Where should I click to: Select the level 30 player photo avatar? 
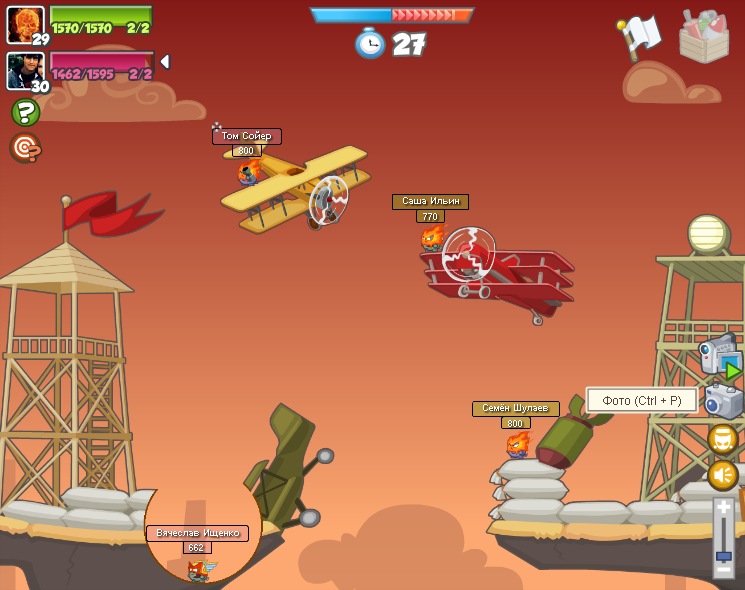pos(25,70)
